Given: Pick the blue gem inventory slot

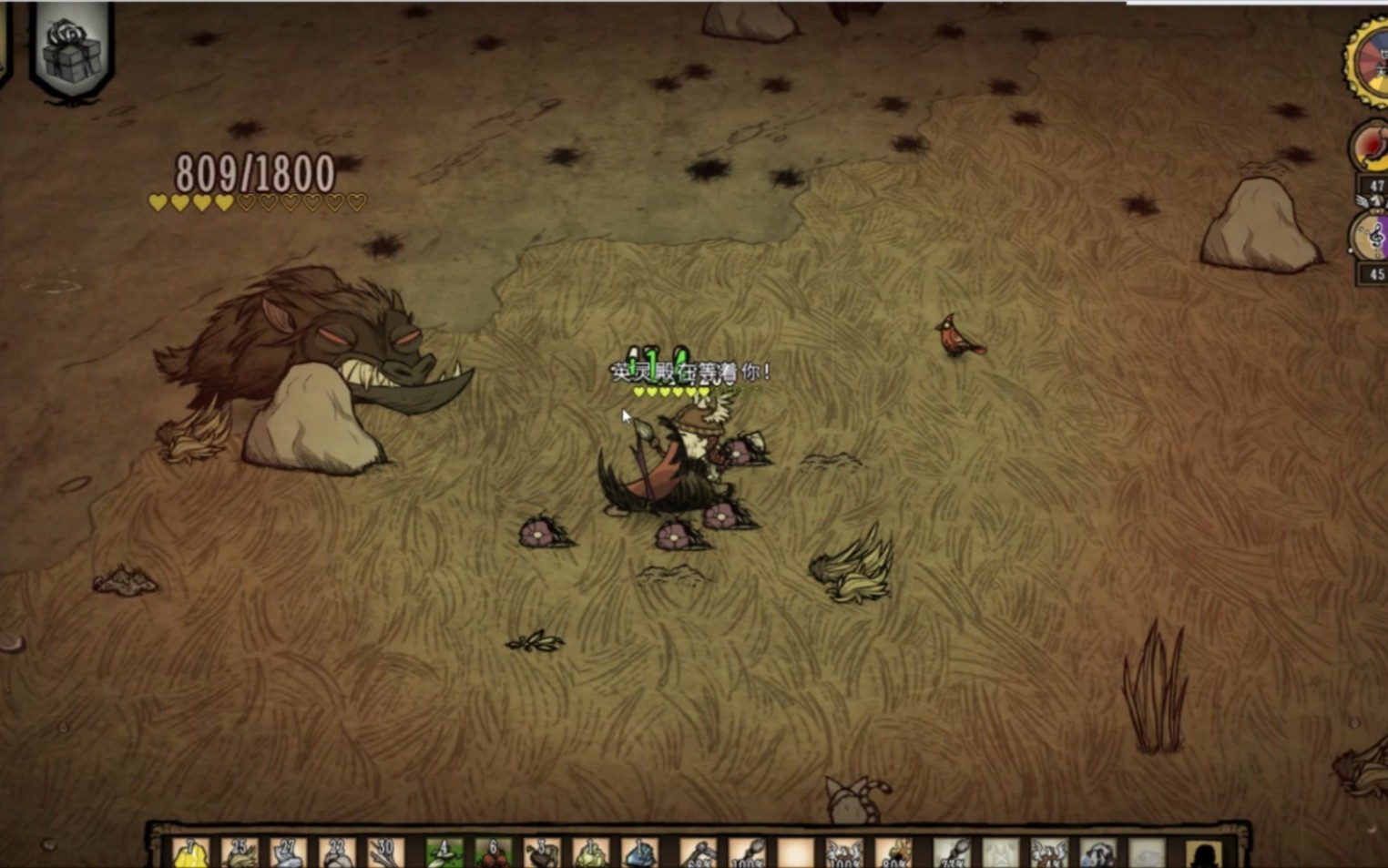Looking at the screenshot, I should (x=639, y=853).
